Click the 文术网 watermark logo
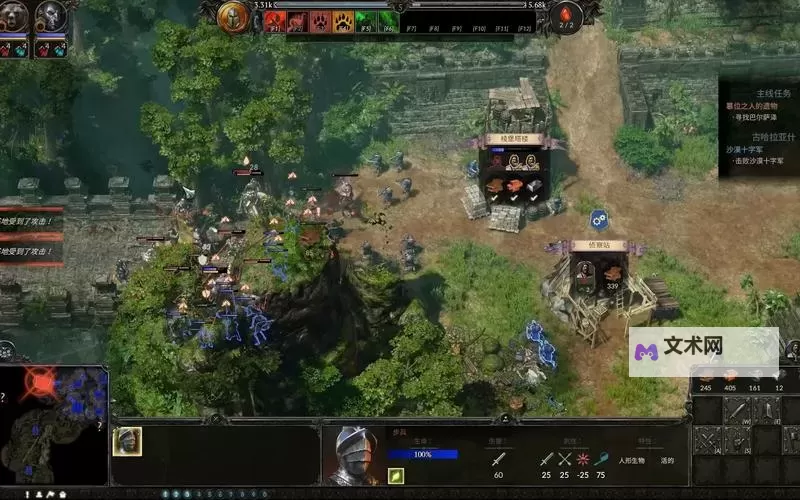Viewport: 800px width, 500px height. [x=705, y=348]
